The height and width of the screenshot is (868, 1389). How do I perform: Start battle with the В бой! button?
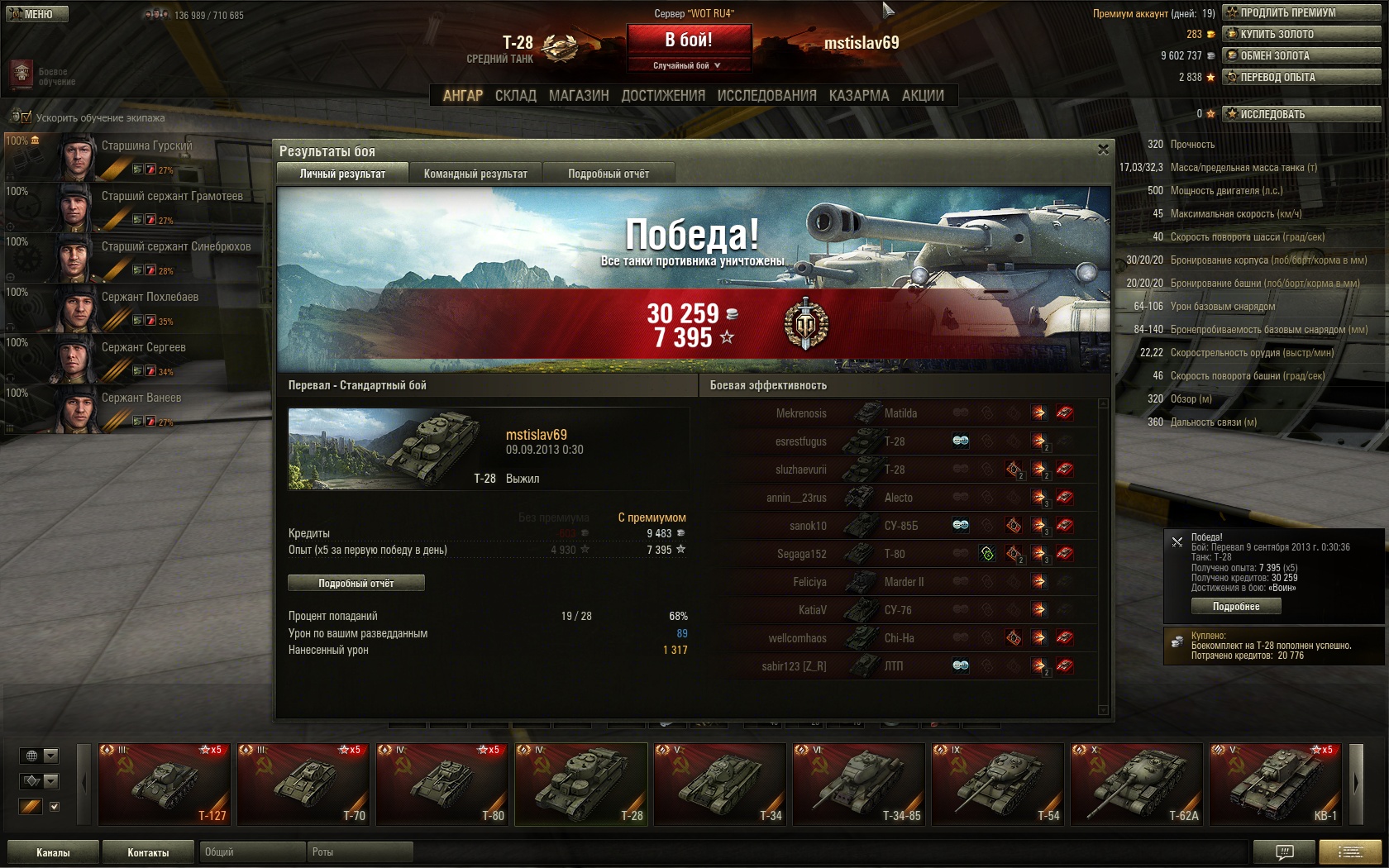tap(689, 40)
